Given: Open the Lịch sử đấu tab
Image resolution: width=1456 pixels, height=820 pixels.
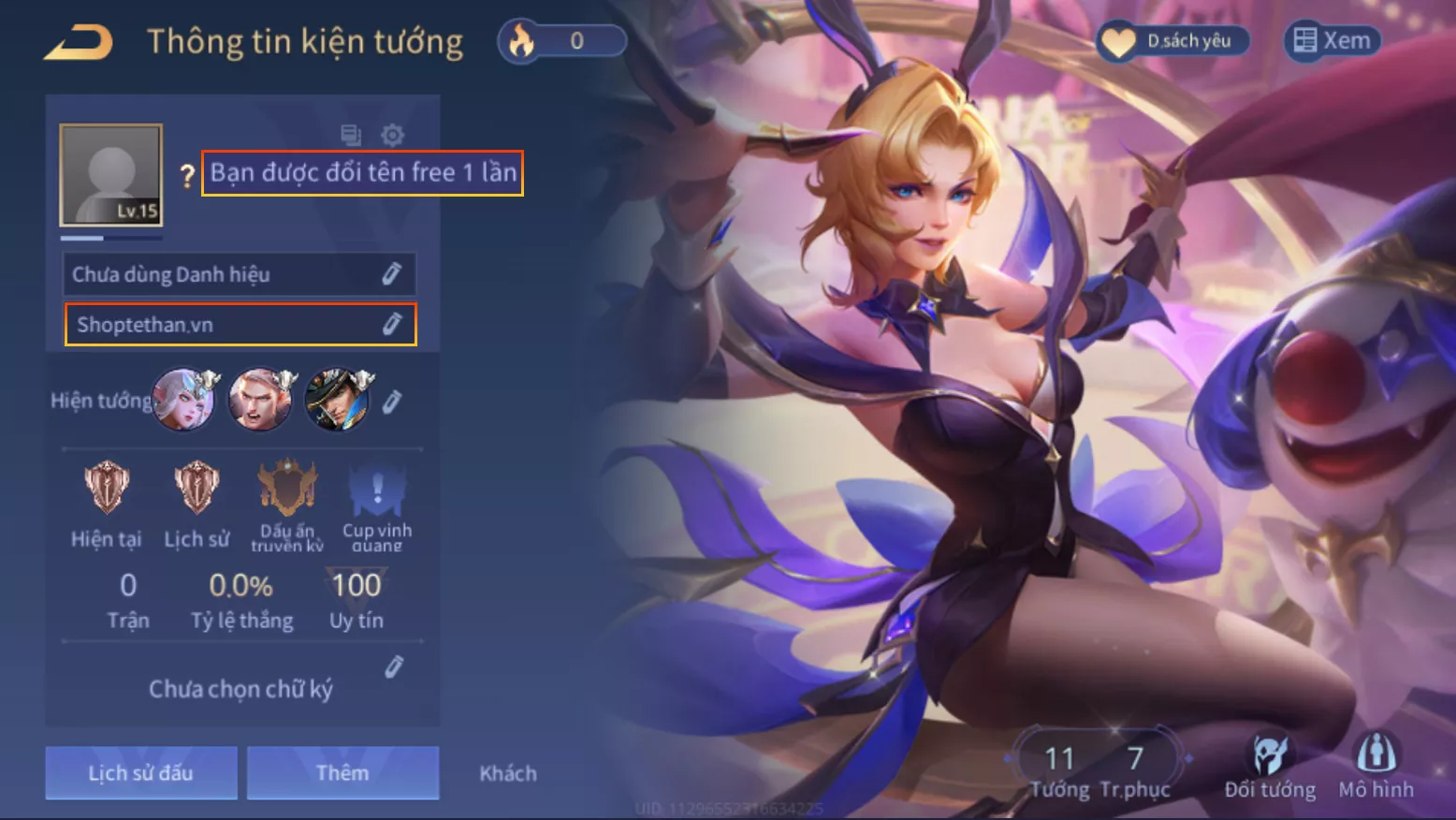Looking at the screenshot, I should (x=141, y=772).
